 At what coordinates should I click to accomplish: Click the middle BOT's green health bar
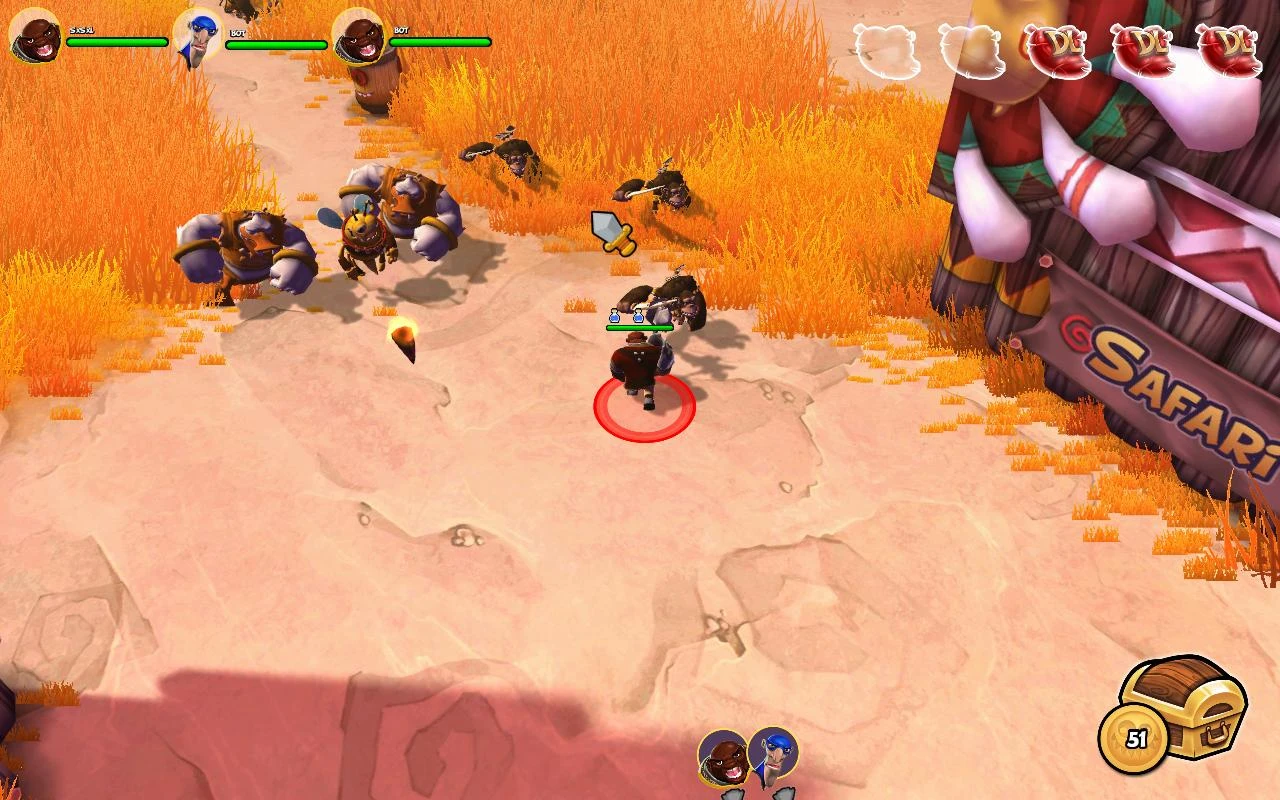[275, 43]
